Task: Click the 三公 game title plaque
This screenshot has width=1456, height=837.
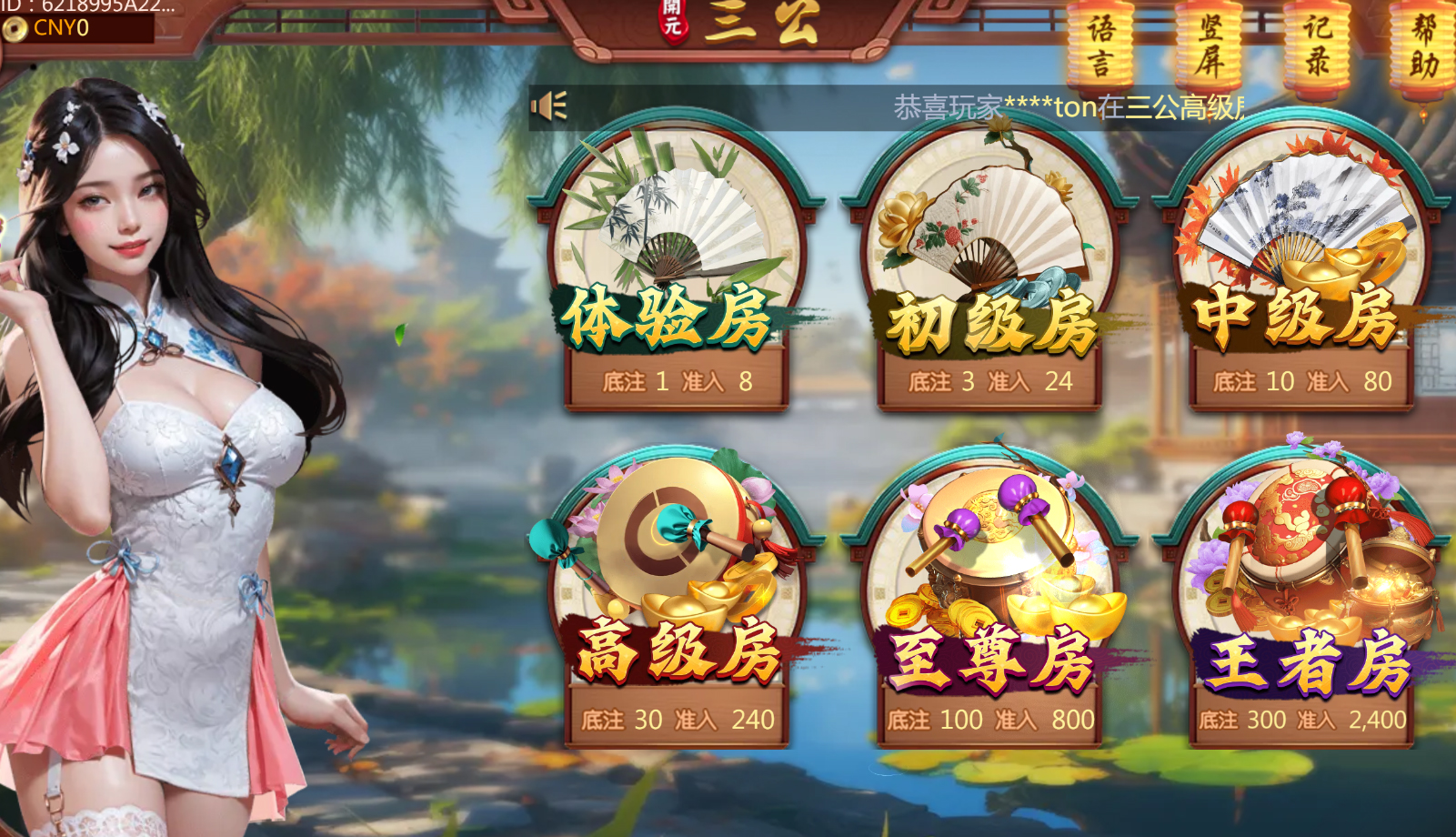Action: click(746, 23)
